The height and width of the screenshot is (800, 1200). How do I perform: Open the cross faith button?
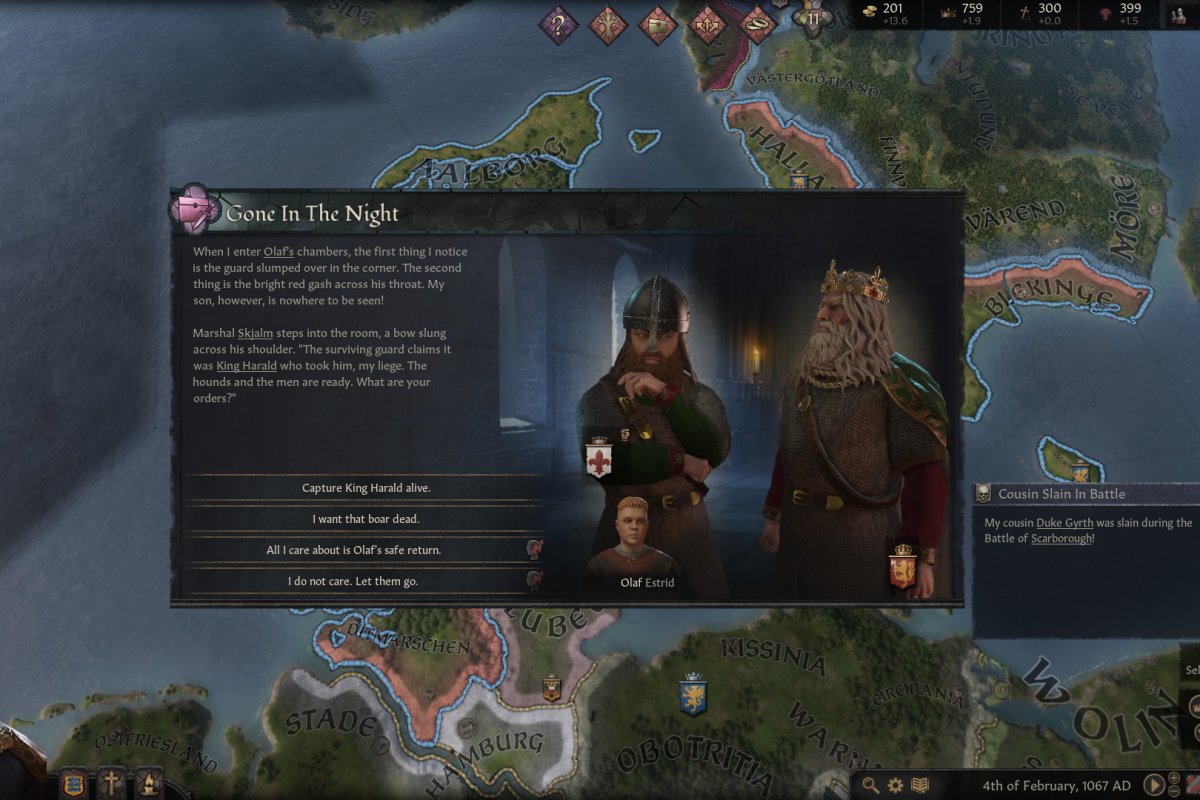coord(111,781)
